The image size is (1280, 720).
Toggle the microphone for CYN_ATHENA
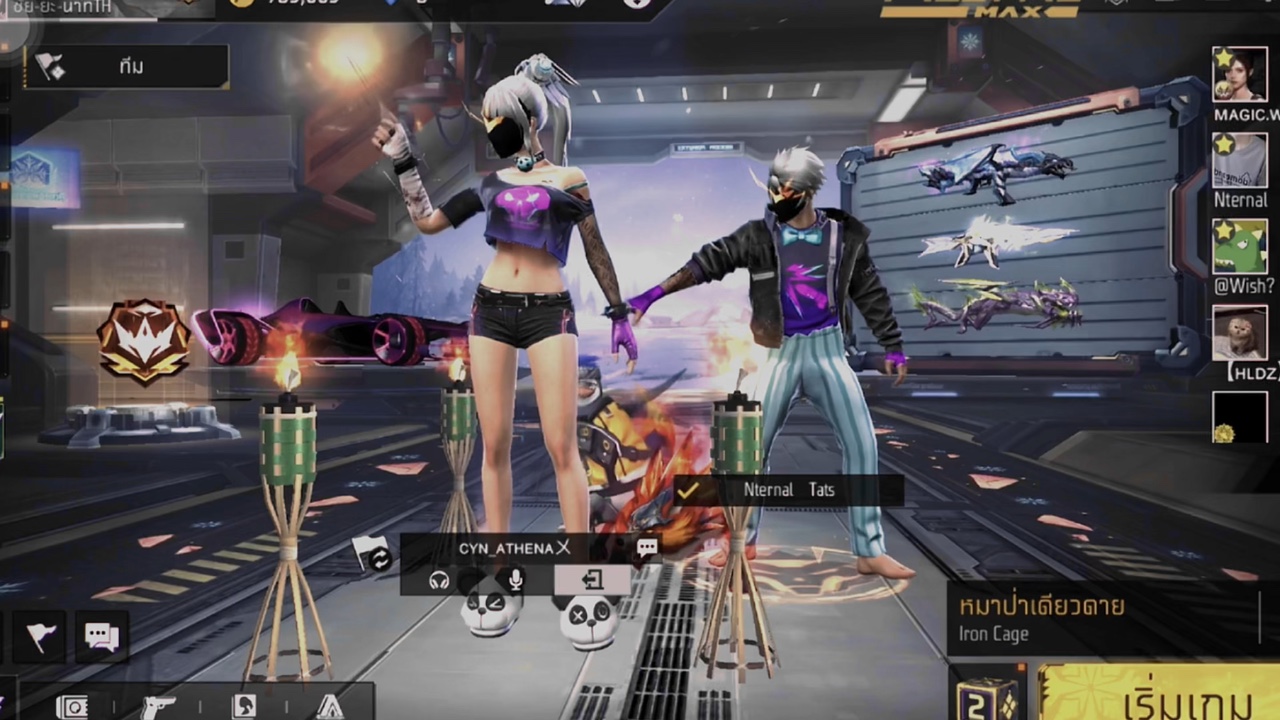click(515, 579)
